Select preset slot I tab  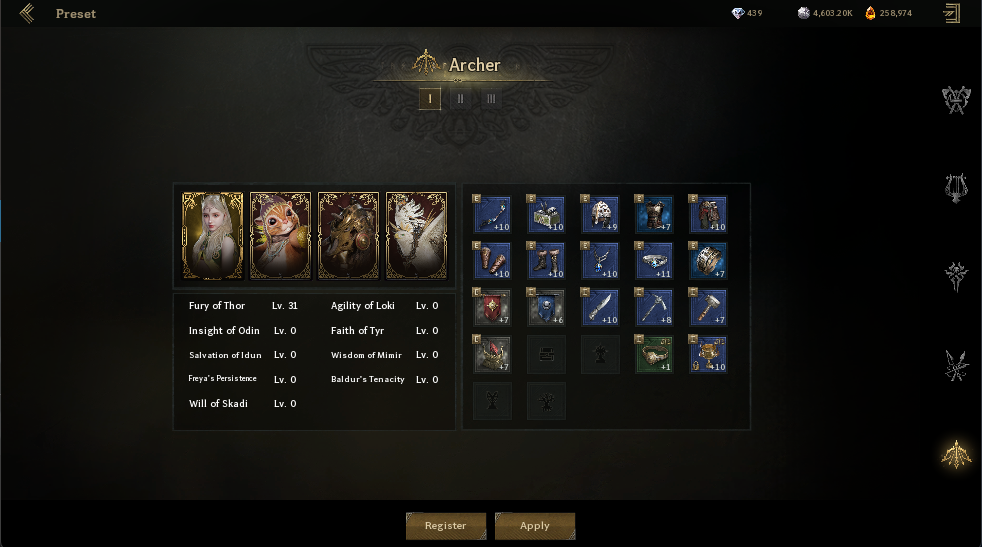(x=430, y=98)
